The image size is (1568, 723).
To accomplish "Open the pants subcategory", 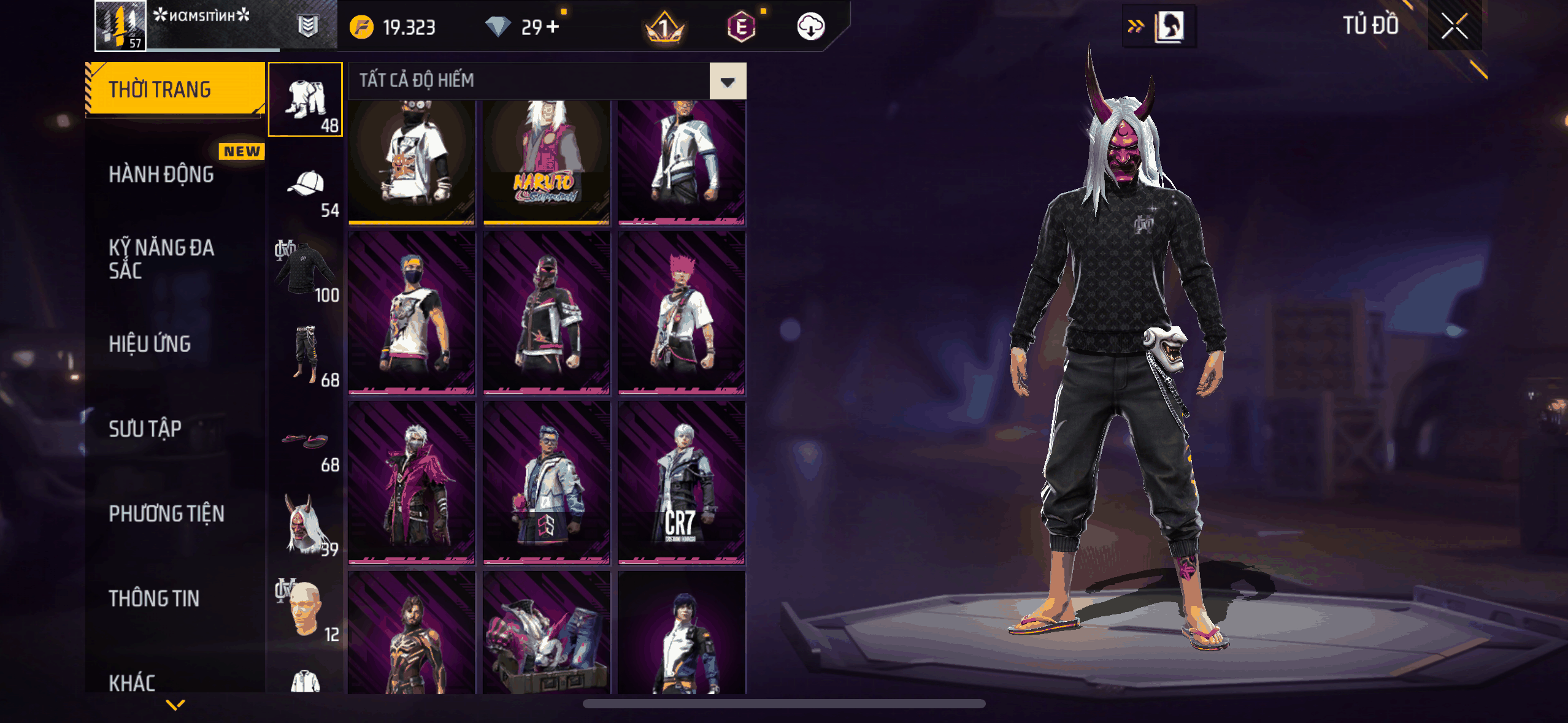I will 306,354.
